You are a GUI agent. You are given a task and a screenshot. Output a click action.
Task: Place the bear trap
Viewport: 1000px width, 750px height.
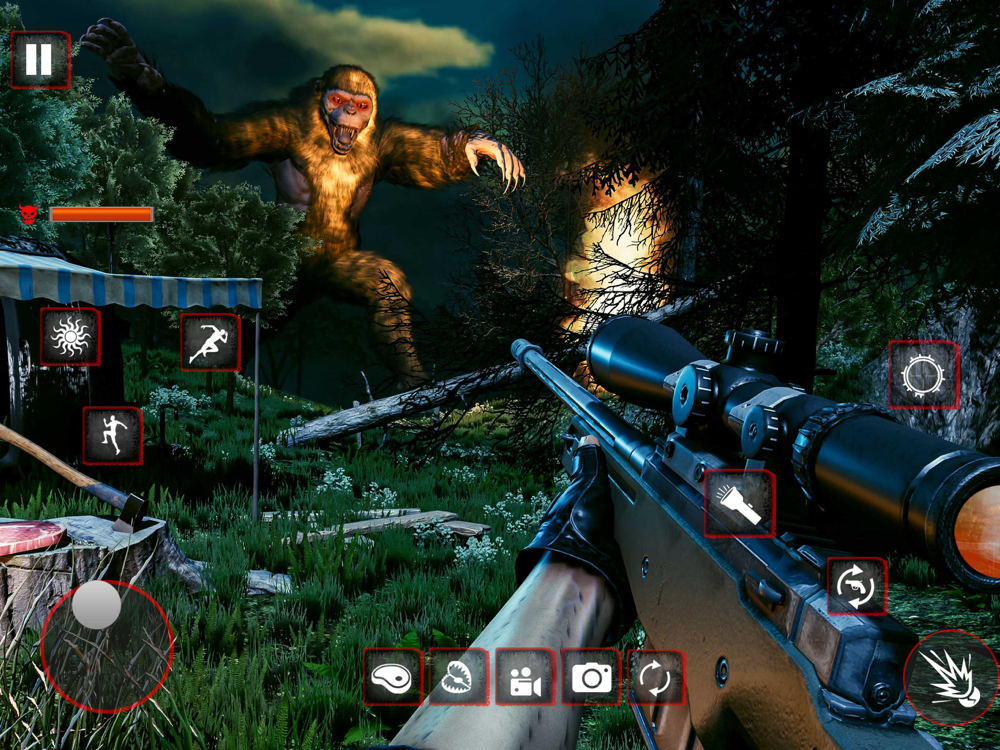click(x=459, y=677)
